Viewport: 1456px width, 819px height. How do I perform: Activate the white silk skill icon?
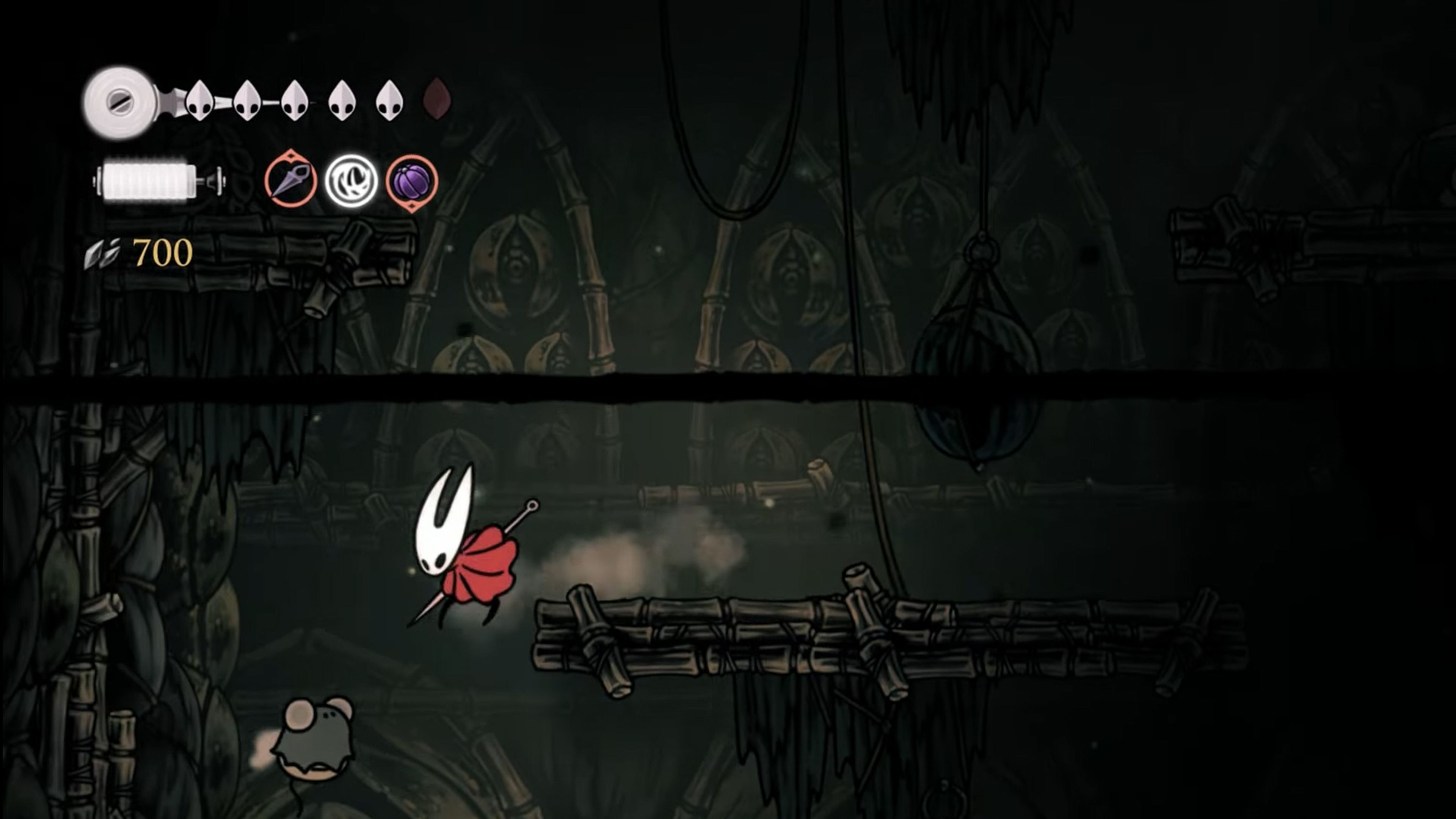pyautogui.click(x=351, y=181)
